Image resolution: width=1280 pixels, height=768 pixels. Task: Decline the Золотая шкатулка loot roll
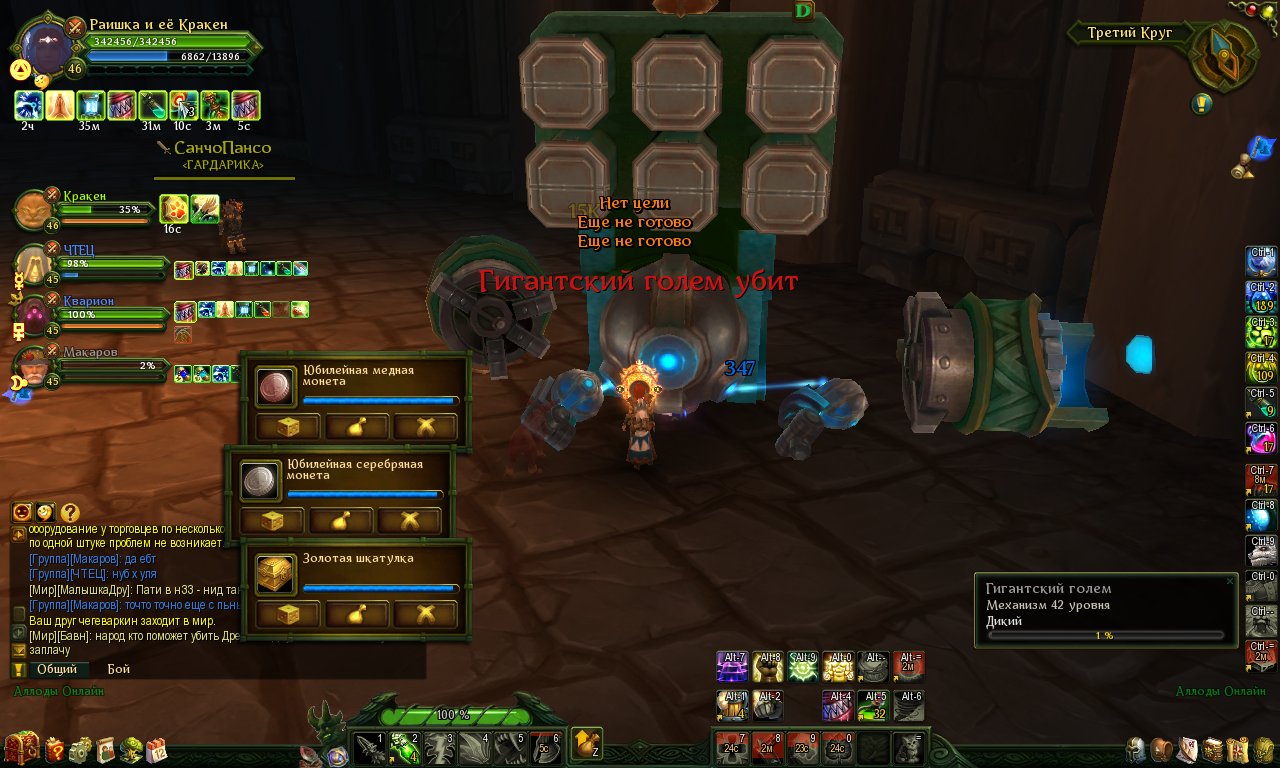click(x=426, y=614)
